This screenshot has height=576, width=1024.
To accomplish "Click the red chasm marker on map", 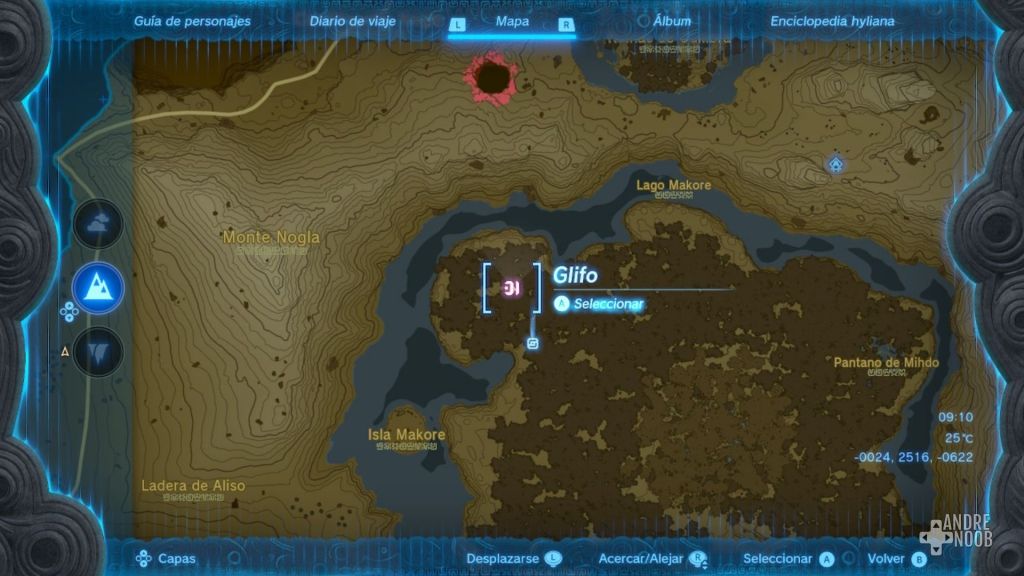I will pos(491,77).
